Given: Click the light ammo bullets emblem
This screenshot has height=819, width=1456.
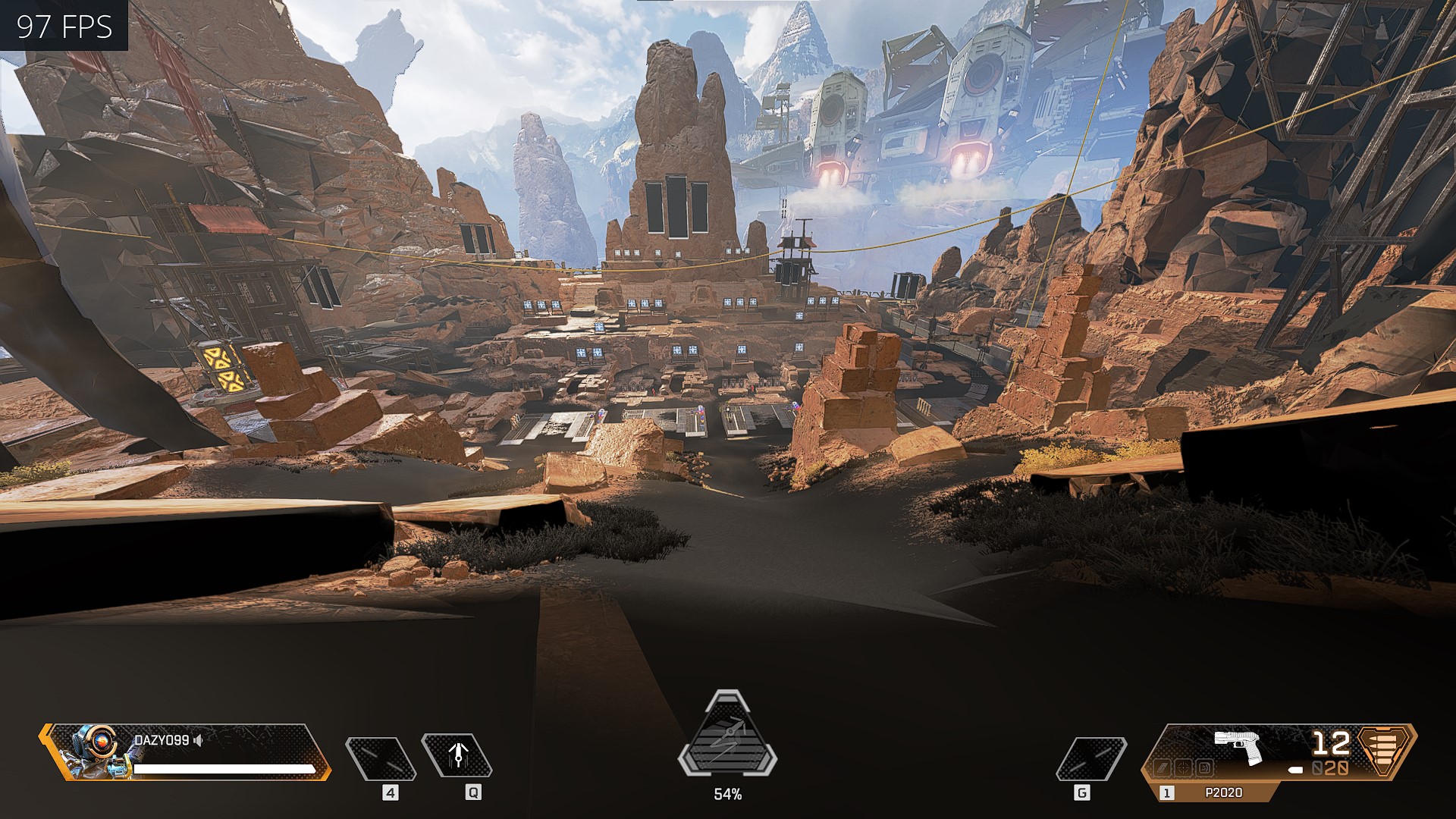Looking at the screenshot, I should point(1386,748).
